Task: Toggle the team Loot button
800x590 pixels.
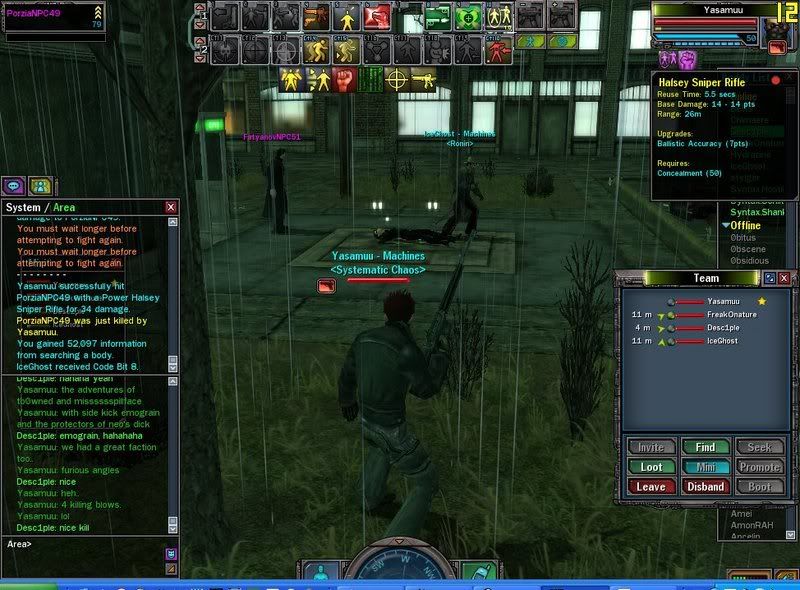Action: (651, 467)
